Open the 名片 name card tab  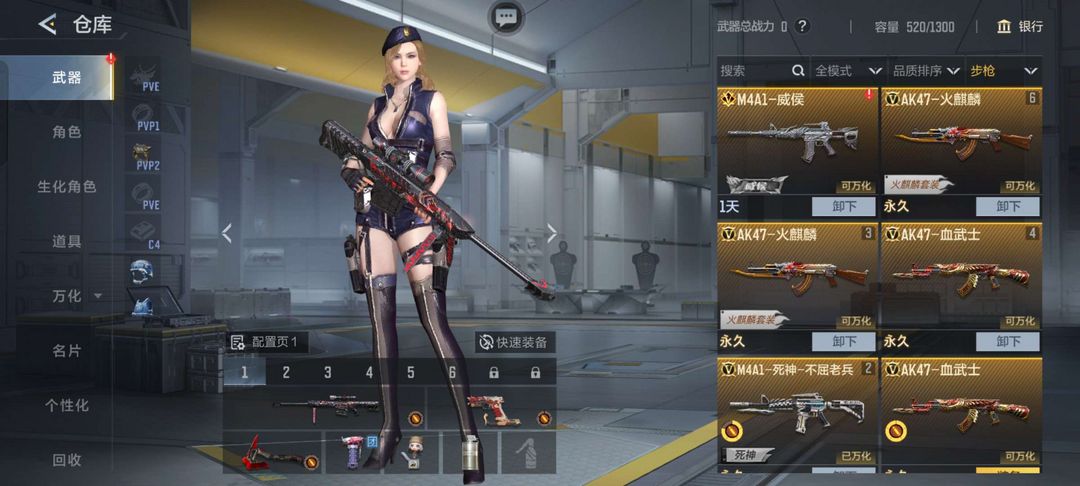[66, 351]
